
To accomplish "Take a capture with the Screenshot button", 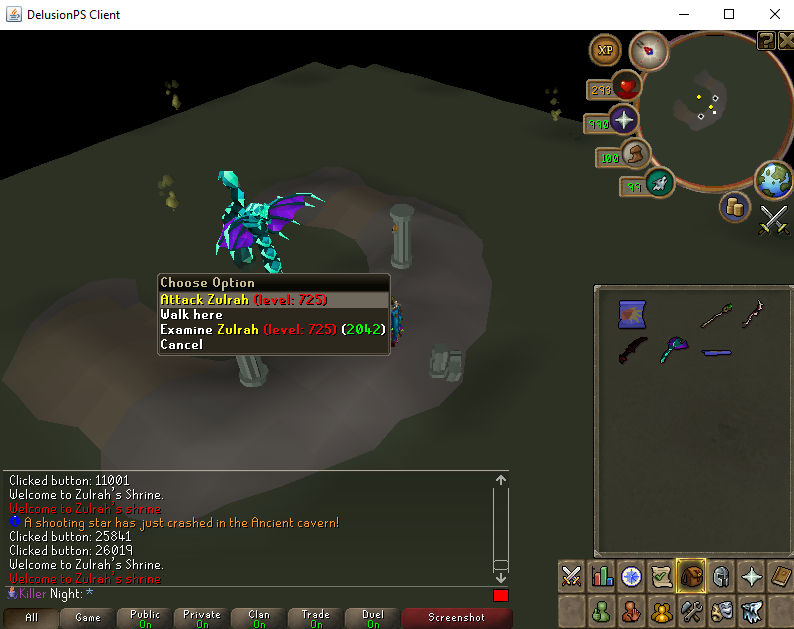I will coord(457,618).
